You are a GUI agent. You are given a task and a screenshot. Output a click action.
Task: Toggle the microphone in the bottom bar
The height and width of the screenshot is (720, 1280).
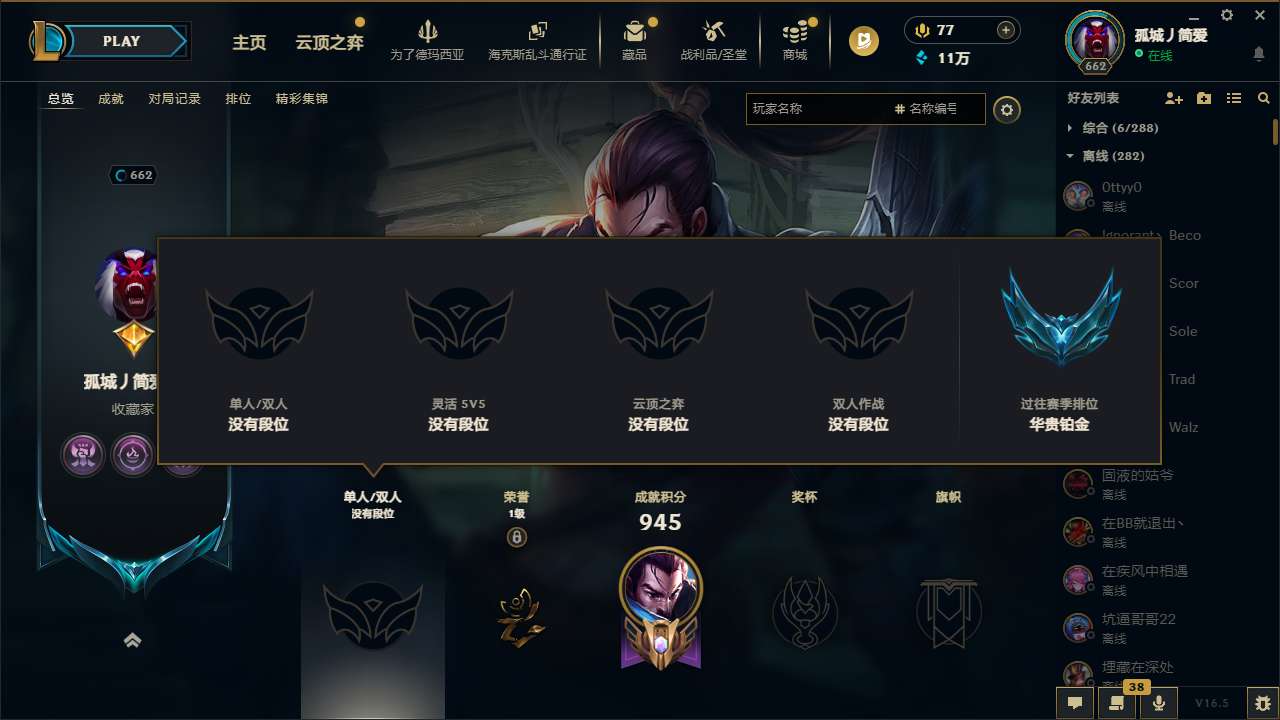(1158, 703)
